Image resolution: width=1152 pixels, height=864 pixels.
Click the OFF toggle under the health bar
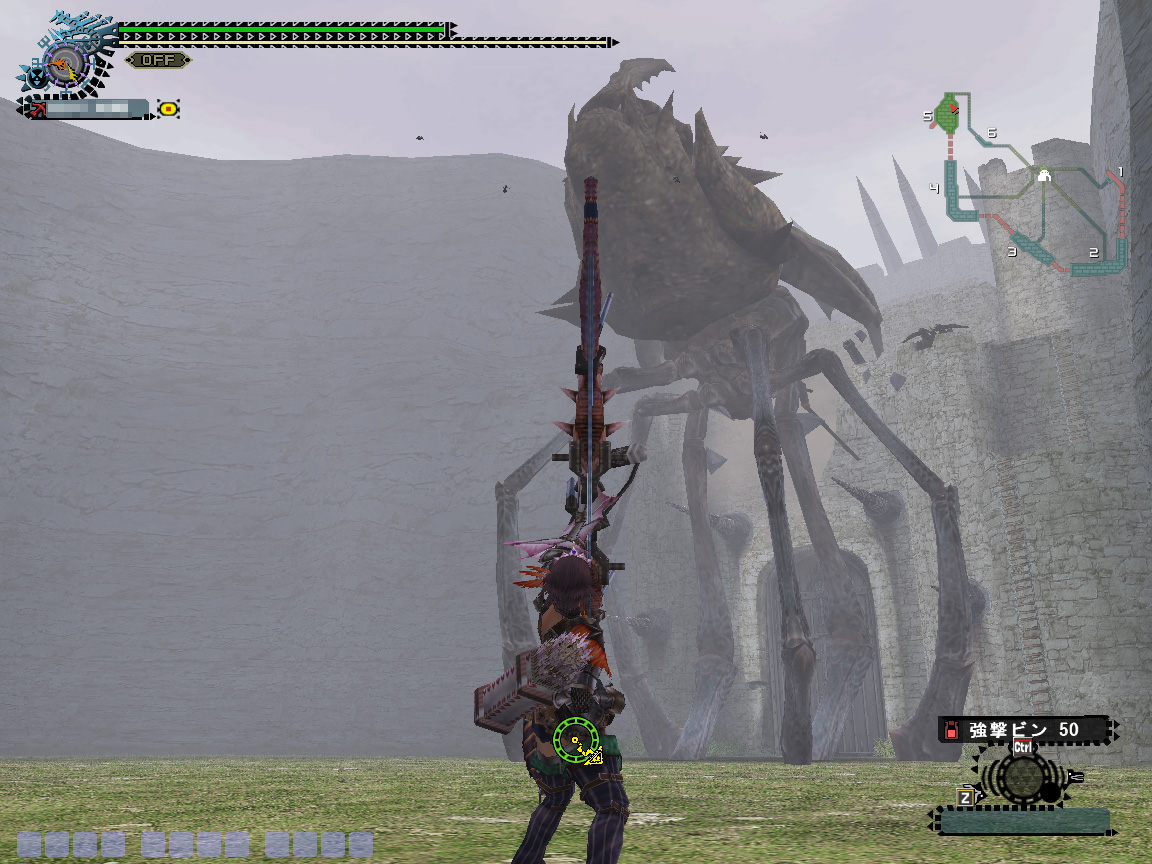(158, 60)
